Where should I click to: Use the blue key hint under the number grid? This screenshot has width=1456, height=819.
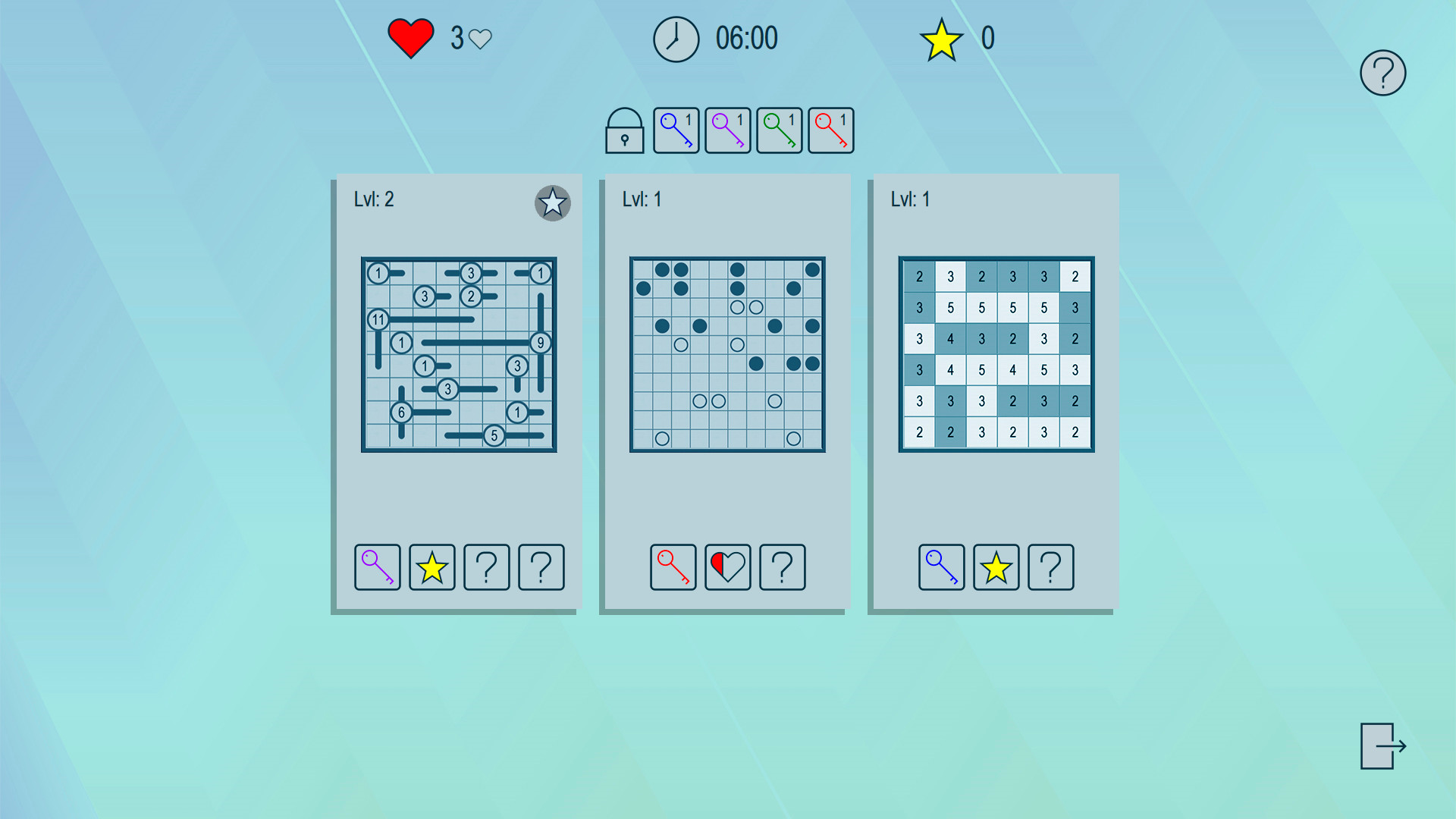point(941,567)
